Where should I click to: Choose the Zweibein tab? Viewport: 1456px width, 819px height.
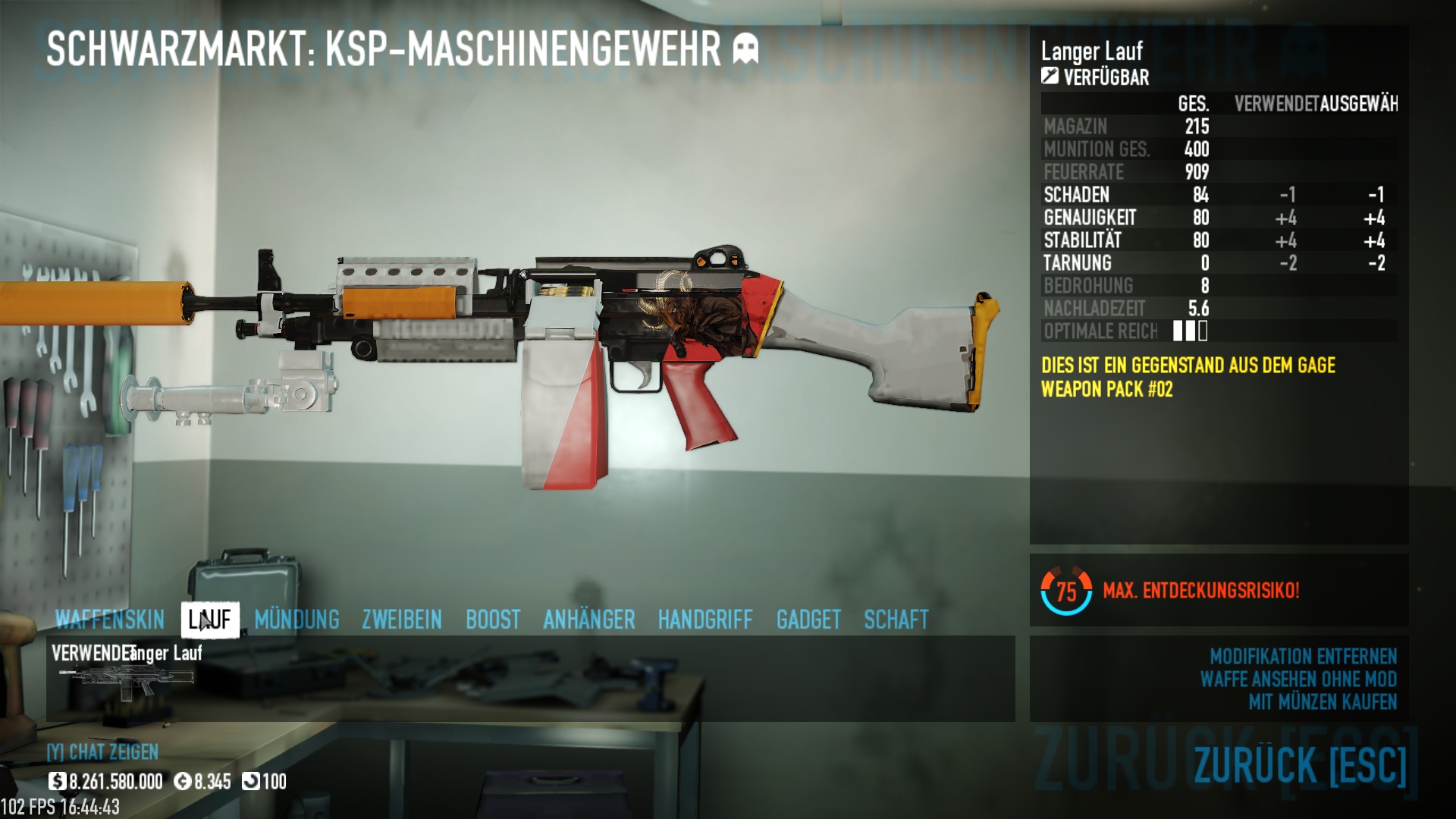401,620
